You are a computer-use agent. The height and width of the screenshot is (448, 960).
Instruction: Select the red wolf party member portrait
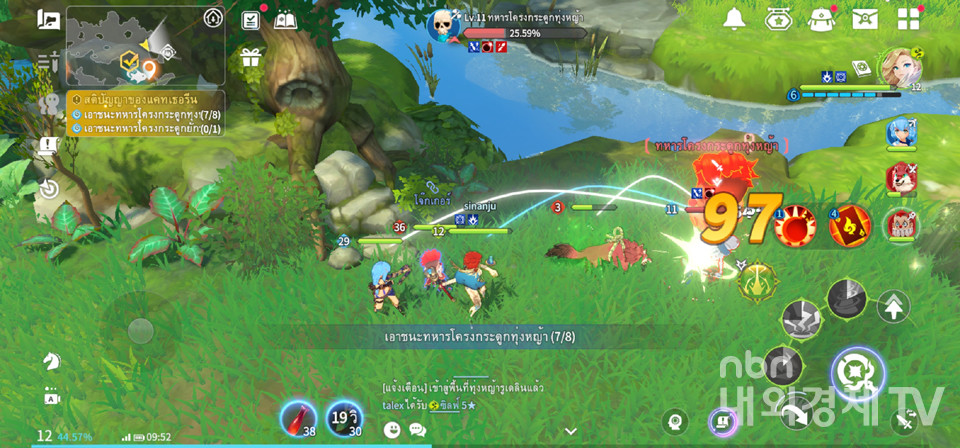point(901,178)
